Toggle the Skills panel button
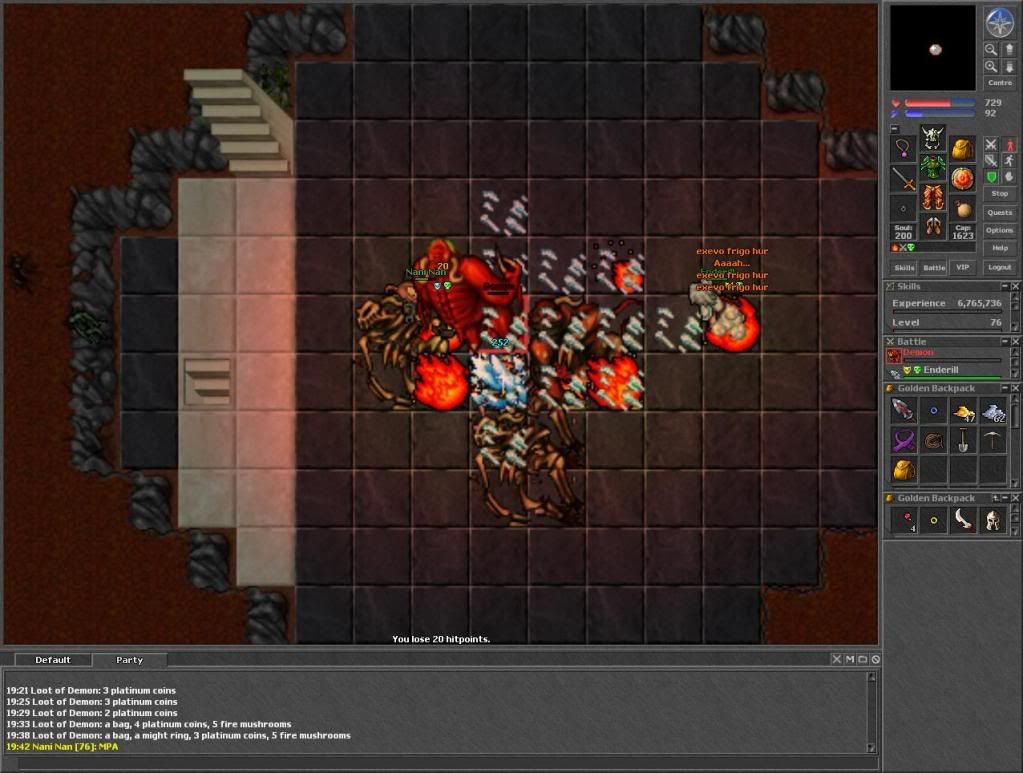 904,267
